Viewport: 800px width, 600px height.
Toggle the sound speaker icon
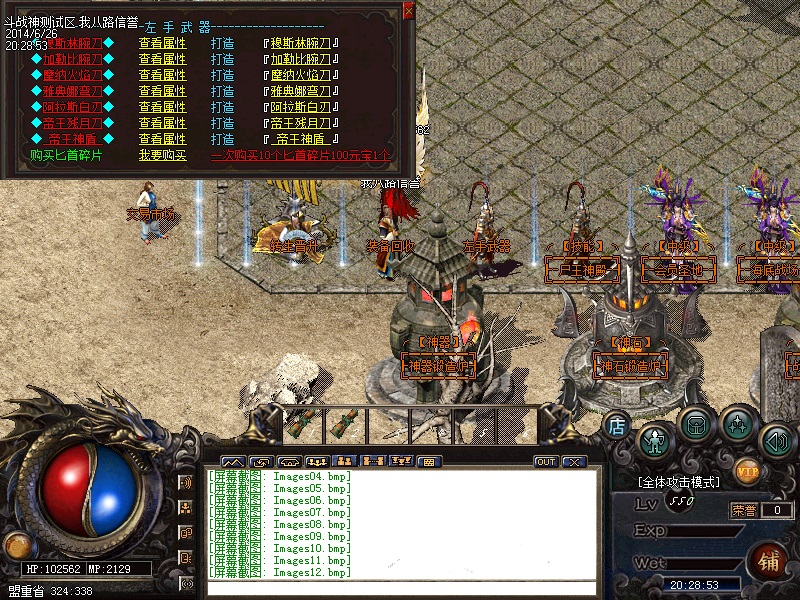[776, 440]
